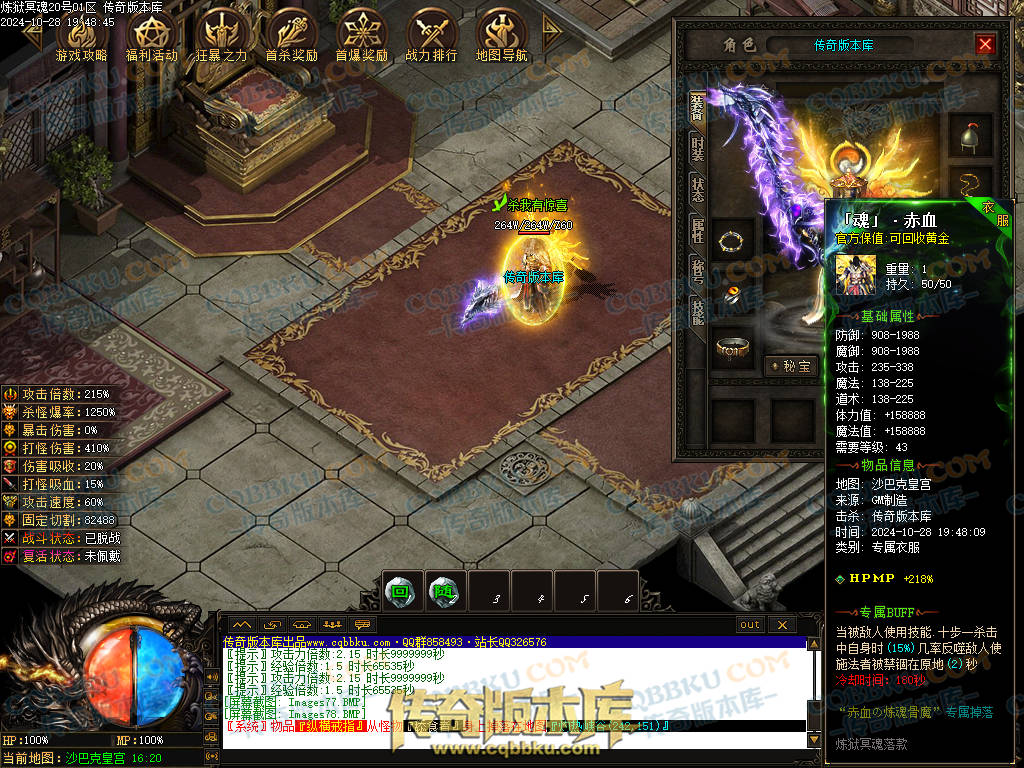Screen dimensions: 1024x768
Task: Use the green 随 random teleport hotbar slot
Action: tap(443, 591)
